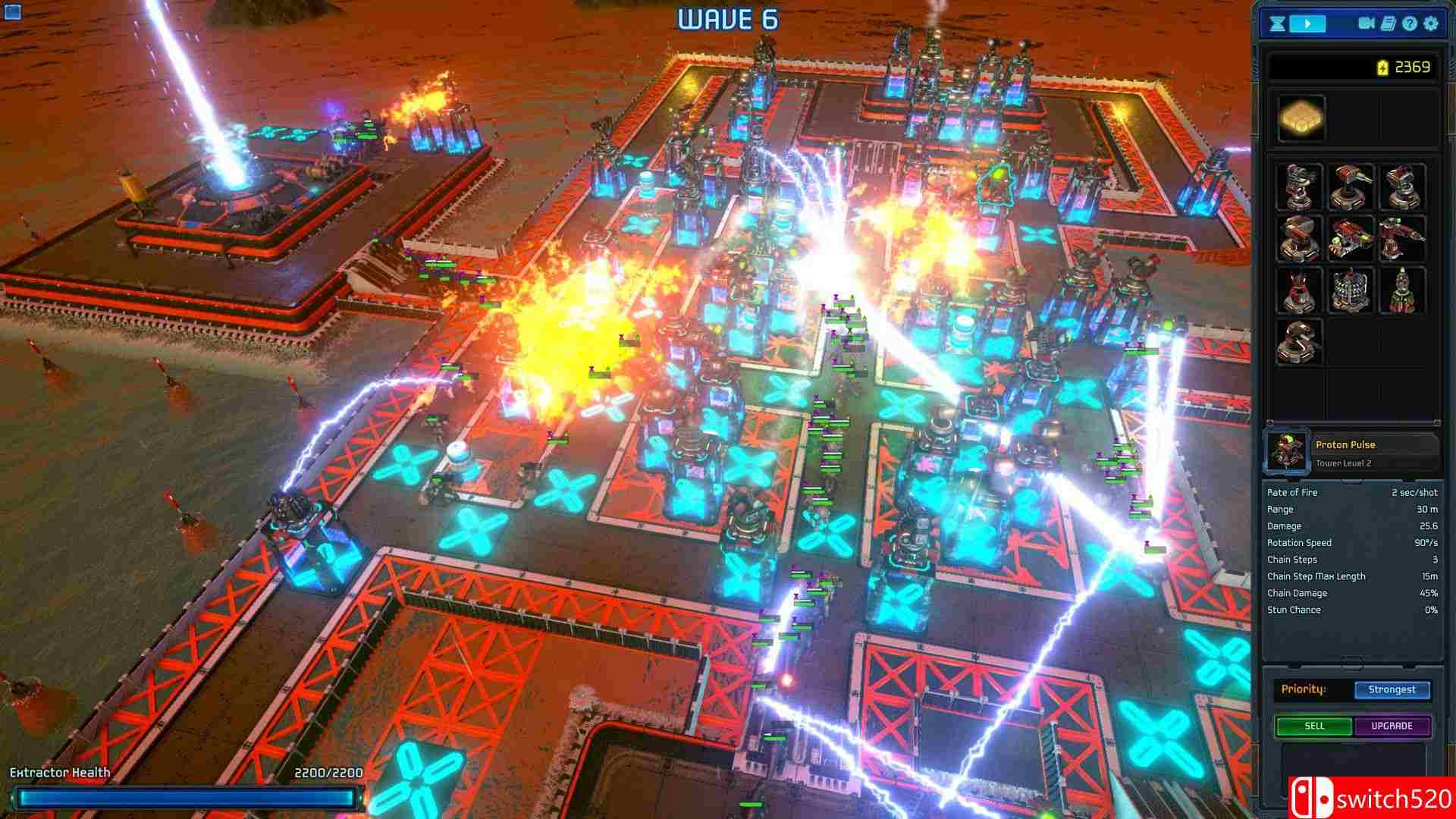Select the first gun turret in build grid
The image size is (1456, 819).
1299,186
